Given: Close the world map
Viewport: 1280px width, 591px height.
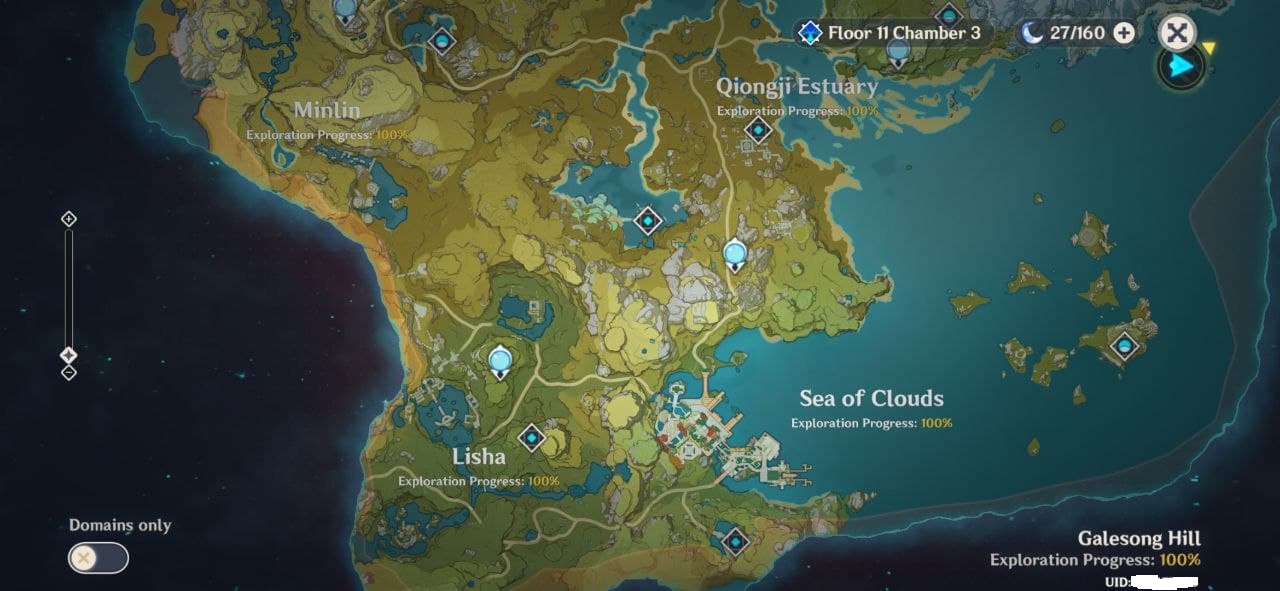Looking at the screenshot, I should [1177, 33].
